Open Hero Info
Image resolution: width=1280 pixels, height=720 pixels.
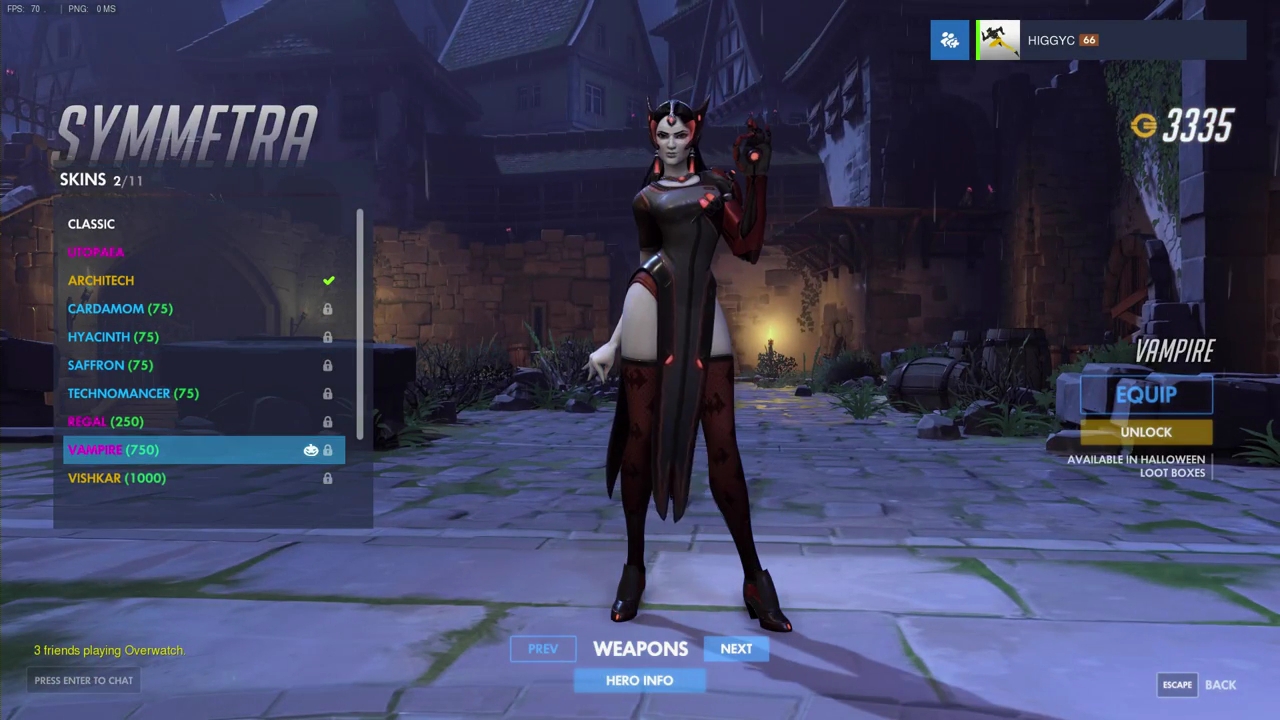pyautogui.click(x=640, y=681)
